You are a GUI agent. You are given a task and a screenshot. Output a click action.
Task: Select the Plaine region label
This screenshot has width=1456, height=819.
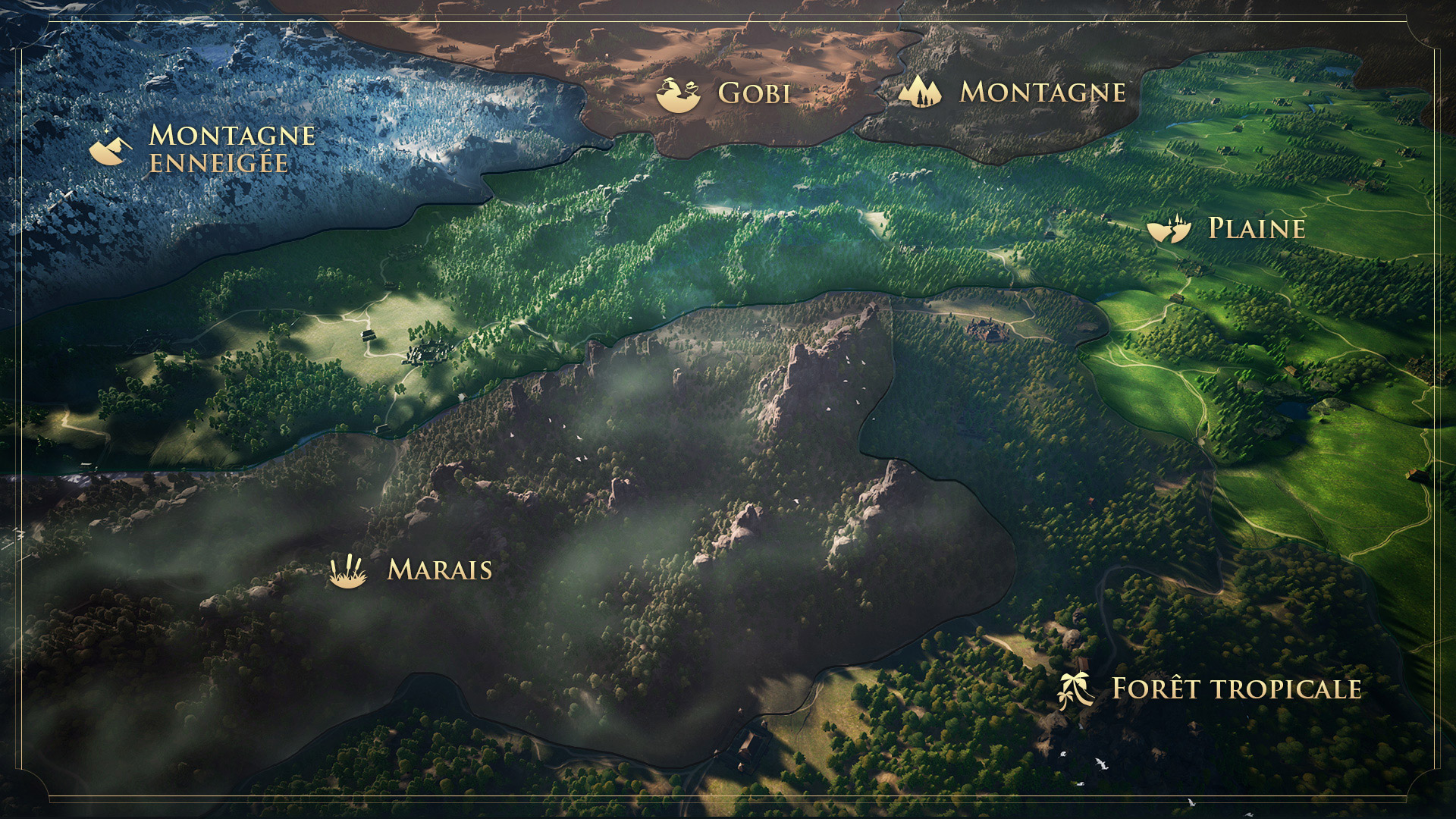[x=1256, y=228]
